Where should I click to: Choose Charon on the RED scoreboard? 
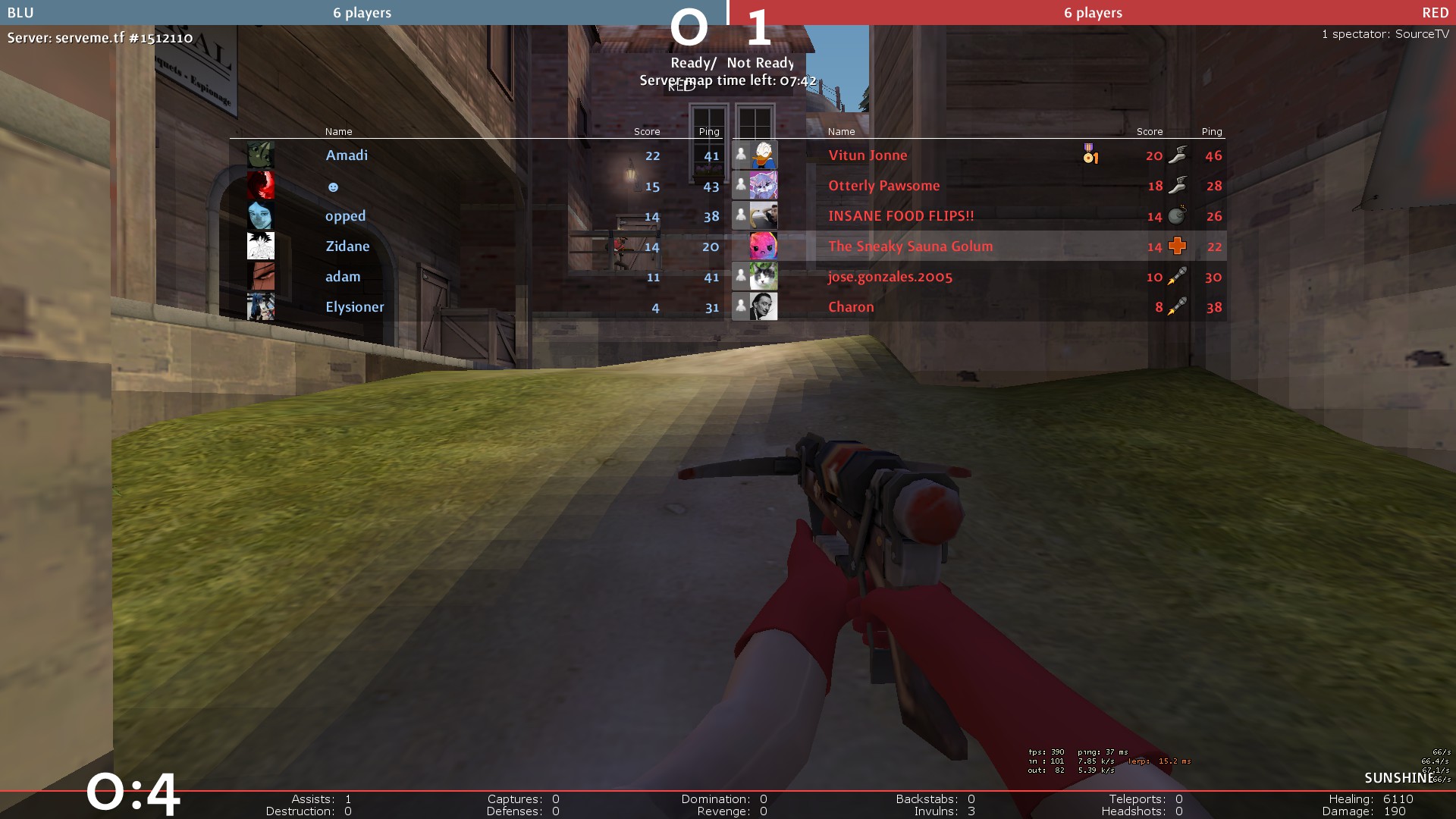point(851,307)
